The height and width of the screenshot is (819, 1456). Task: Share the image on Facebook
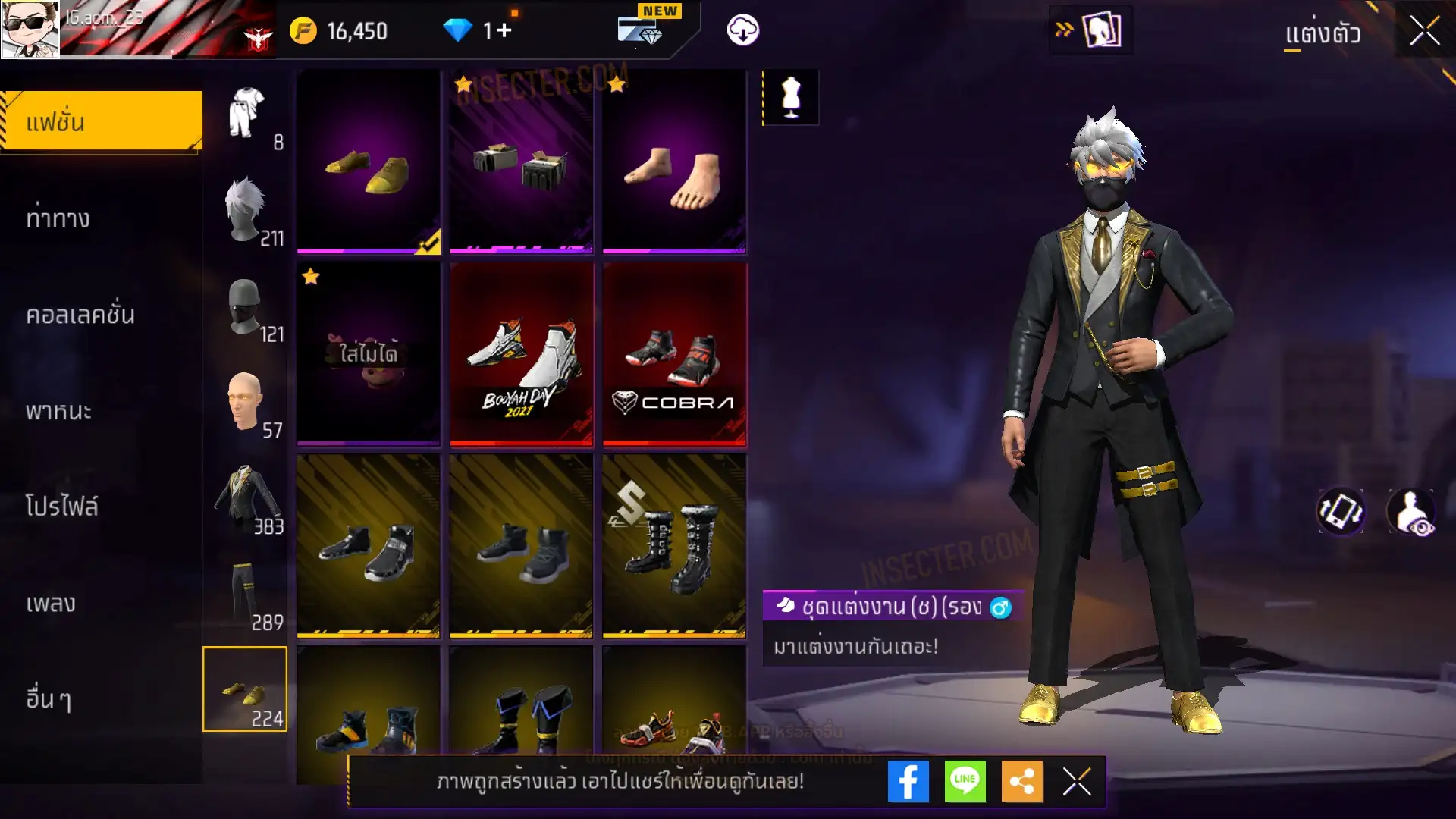[908, 781]
